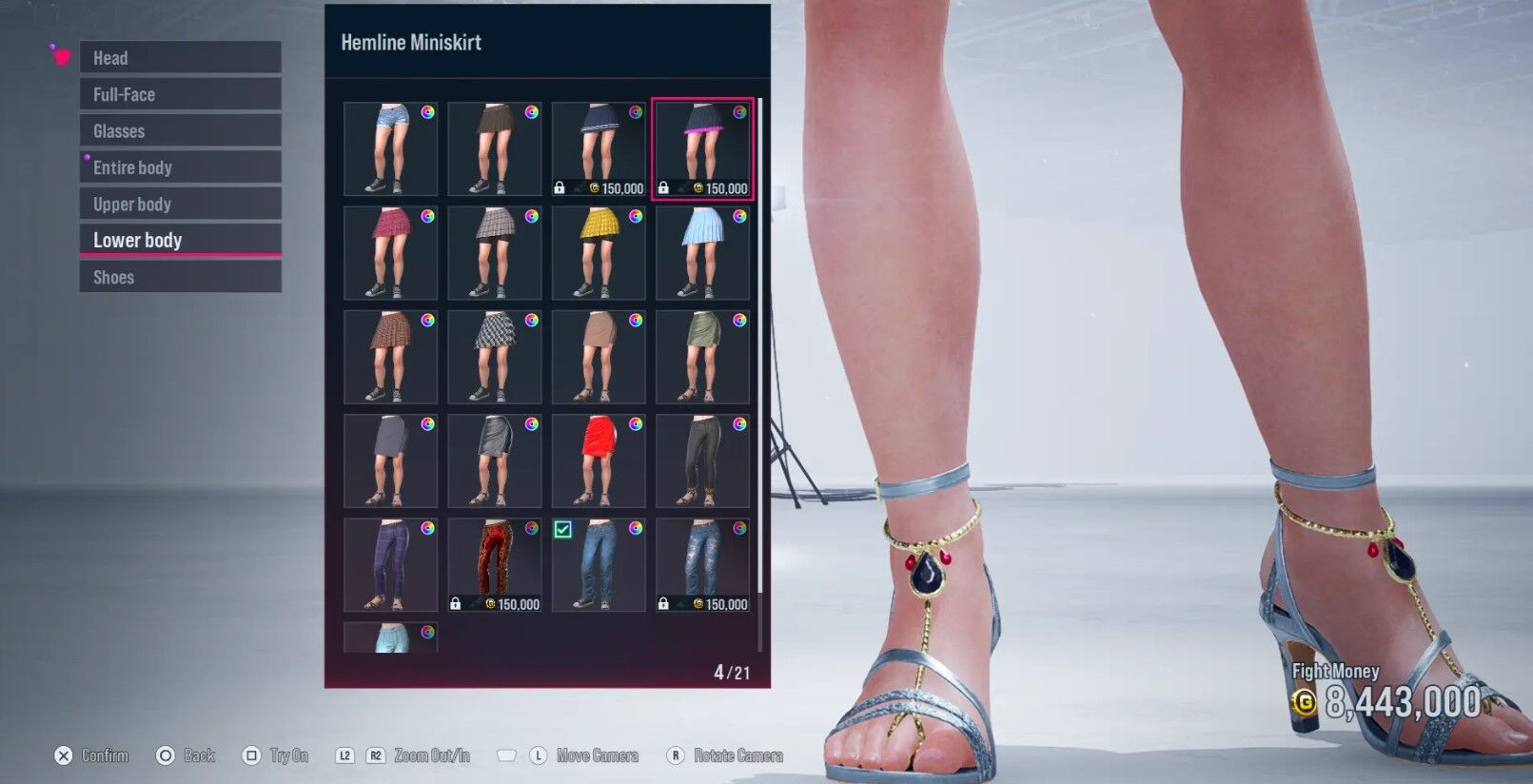This screenshot has width=1533, height=784.
Task: Pick the locked red patterned pants
Action: [495, 564]
